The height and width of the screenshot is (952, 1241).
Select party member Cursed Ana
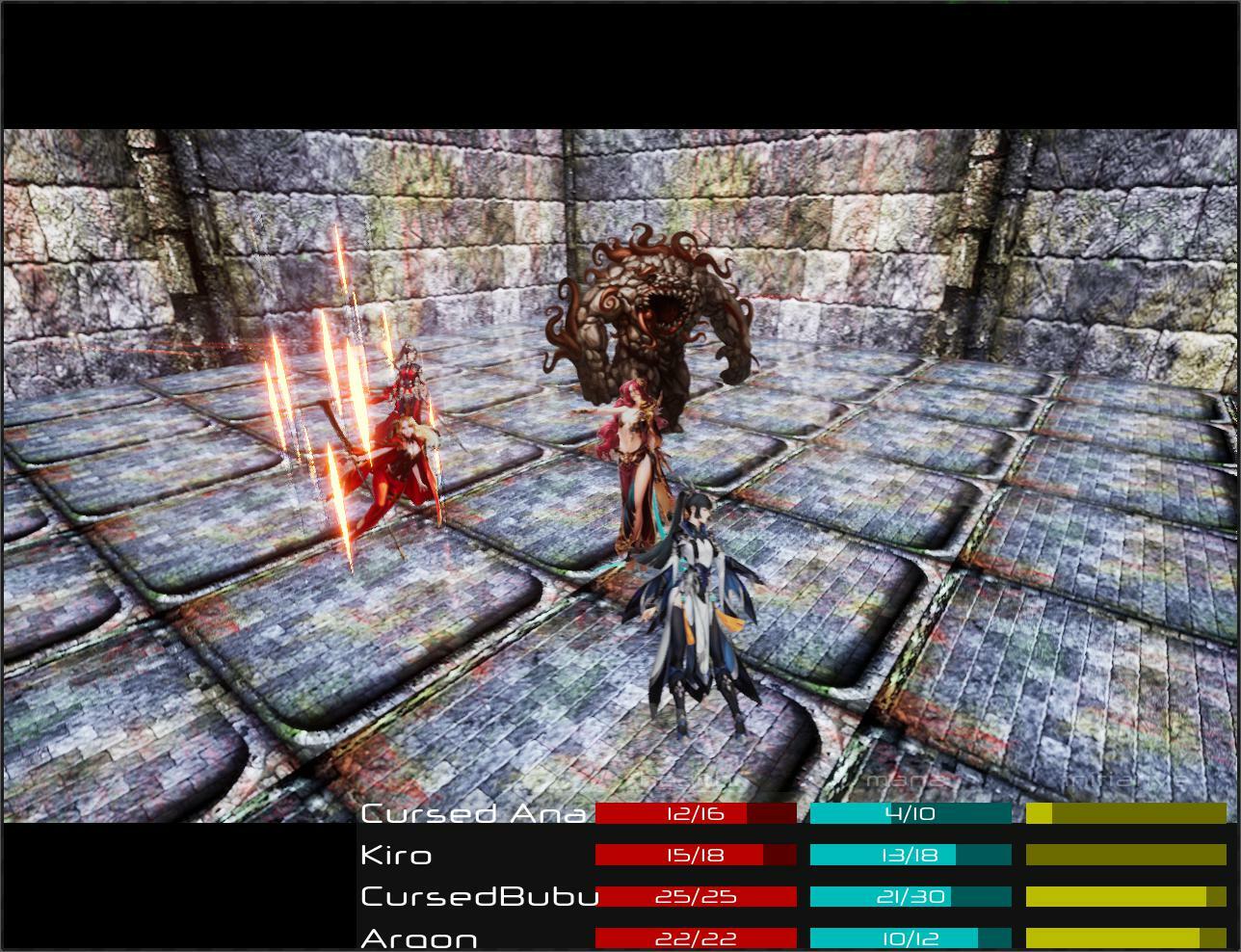pos(472,812)
